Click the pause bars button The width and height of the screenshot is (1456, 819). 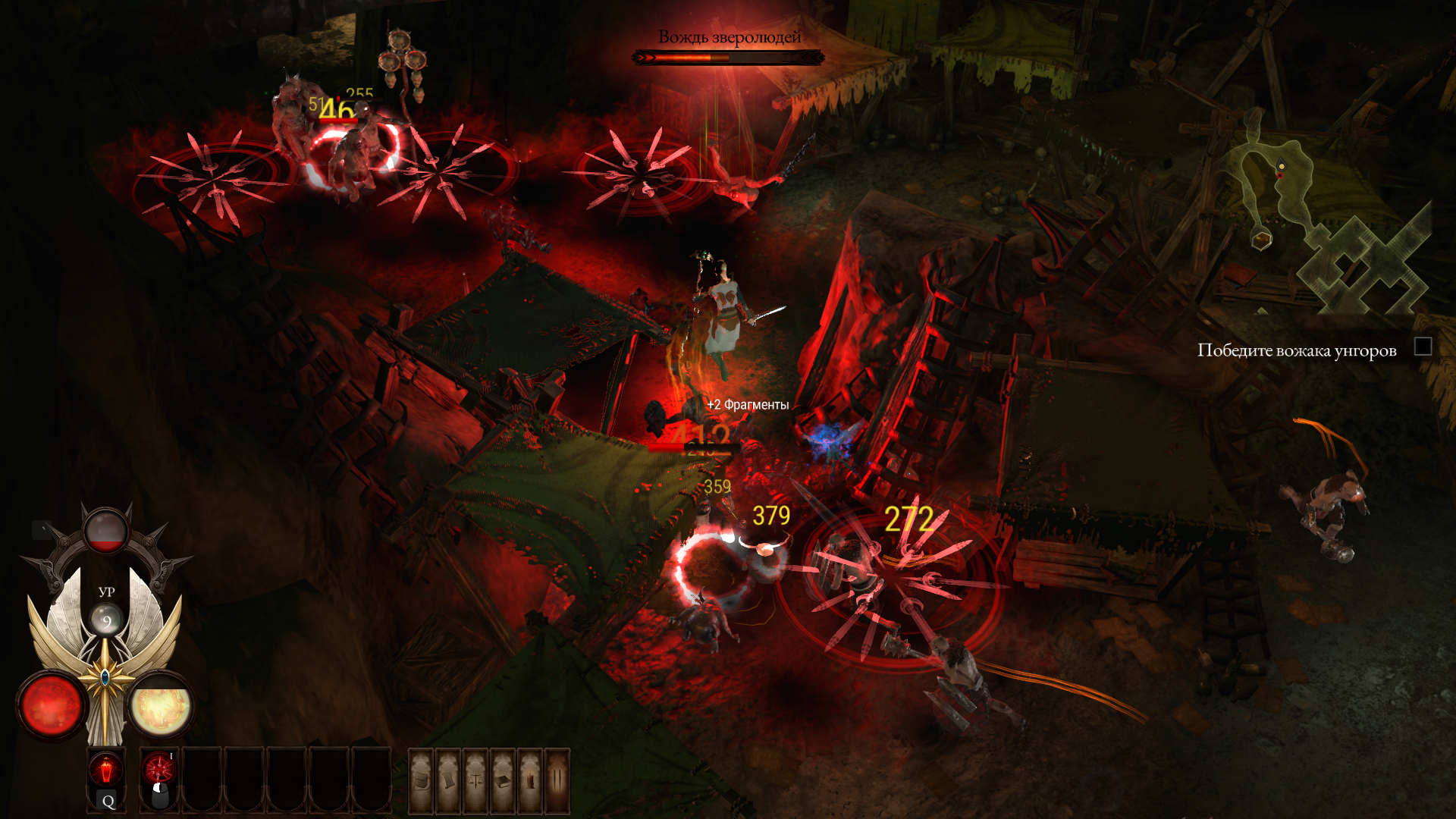click(x=557, y=780)
